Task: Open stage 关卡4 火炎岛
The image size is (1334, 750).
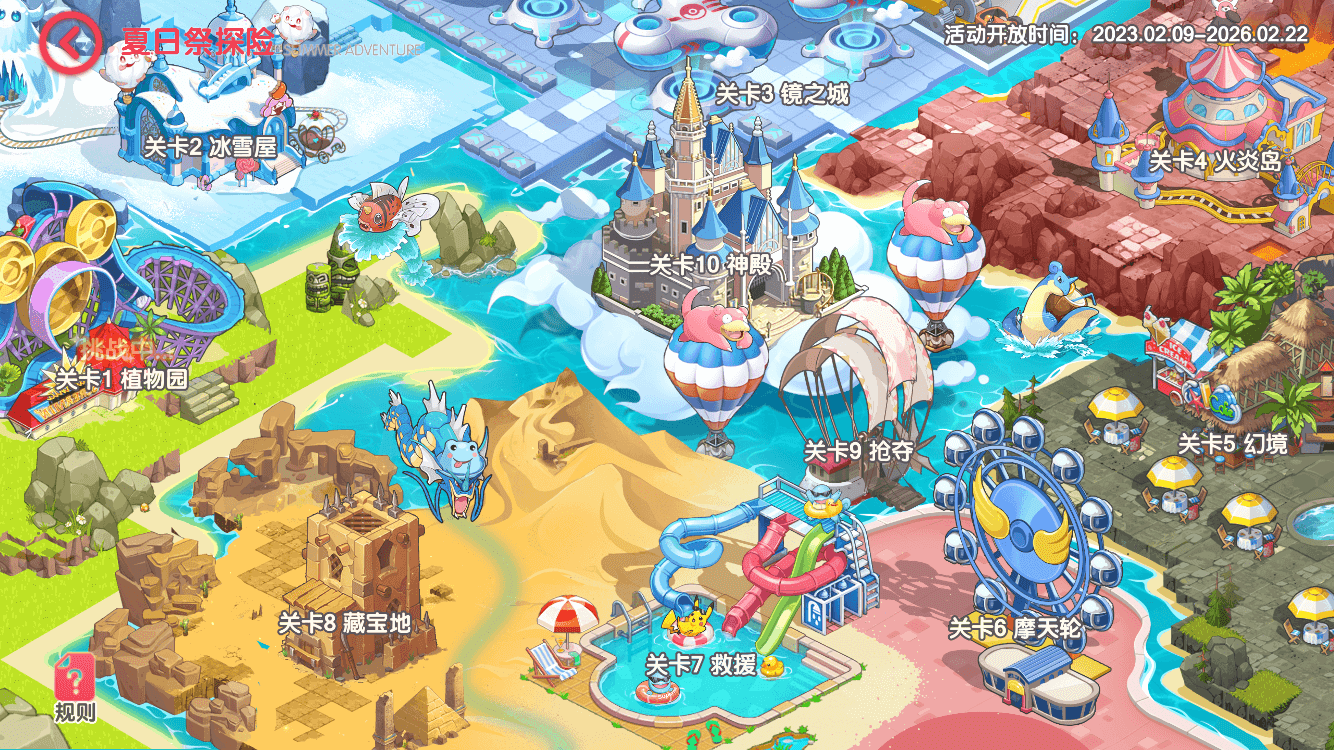Action: coord(1215,161)
